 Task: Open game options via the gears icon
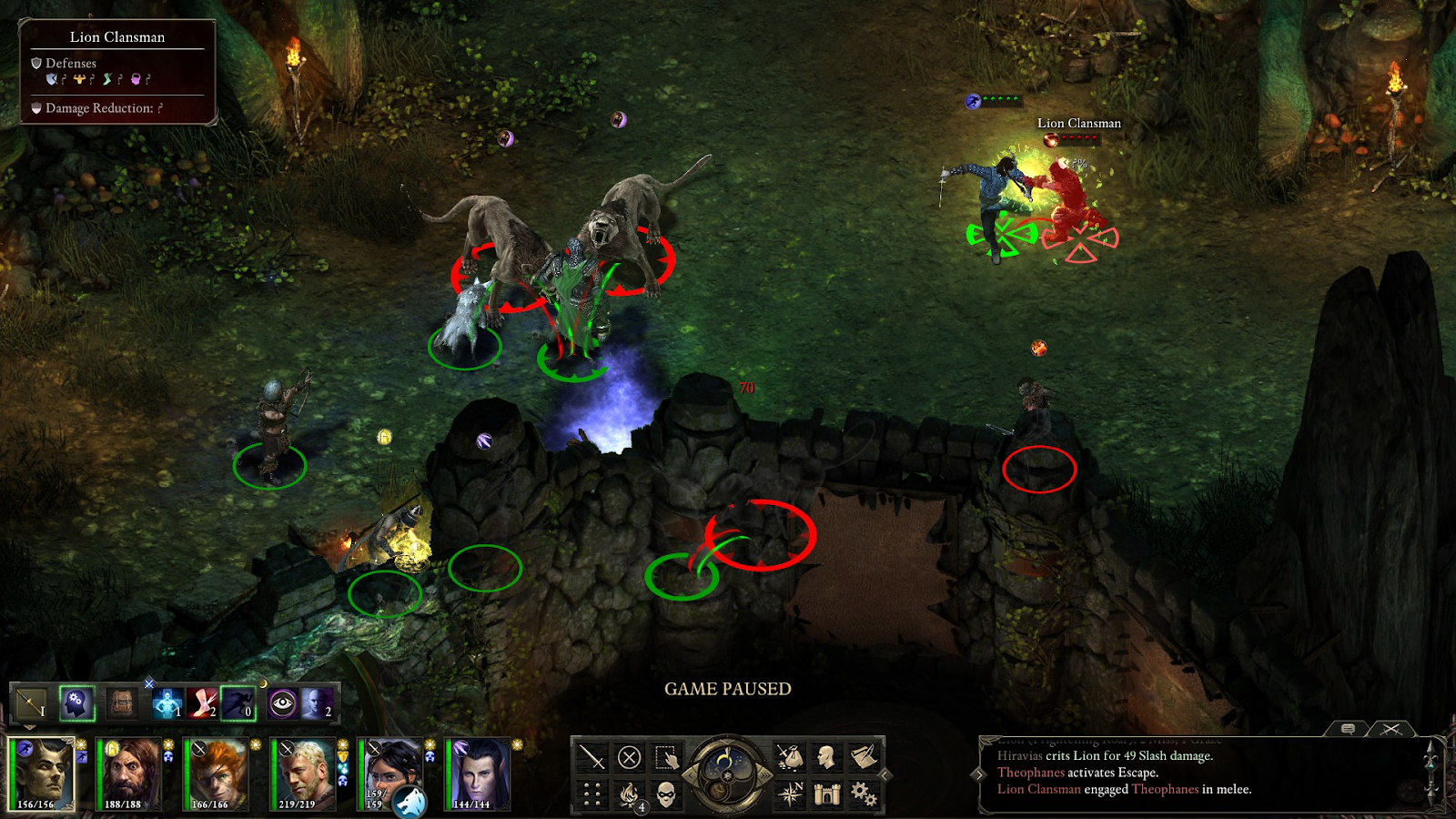[863, 793]
